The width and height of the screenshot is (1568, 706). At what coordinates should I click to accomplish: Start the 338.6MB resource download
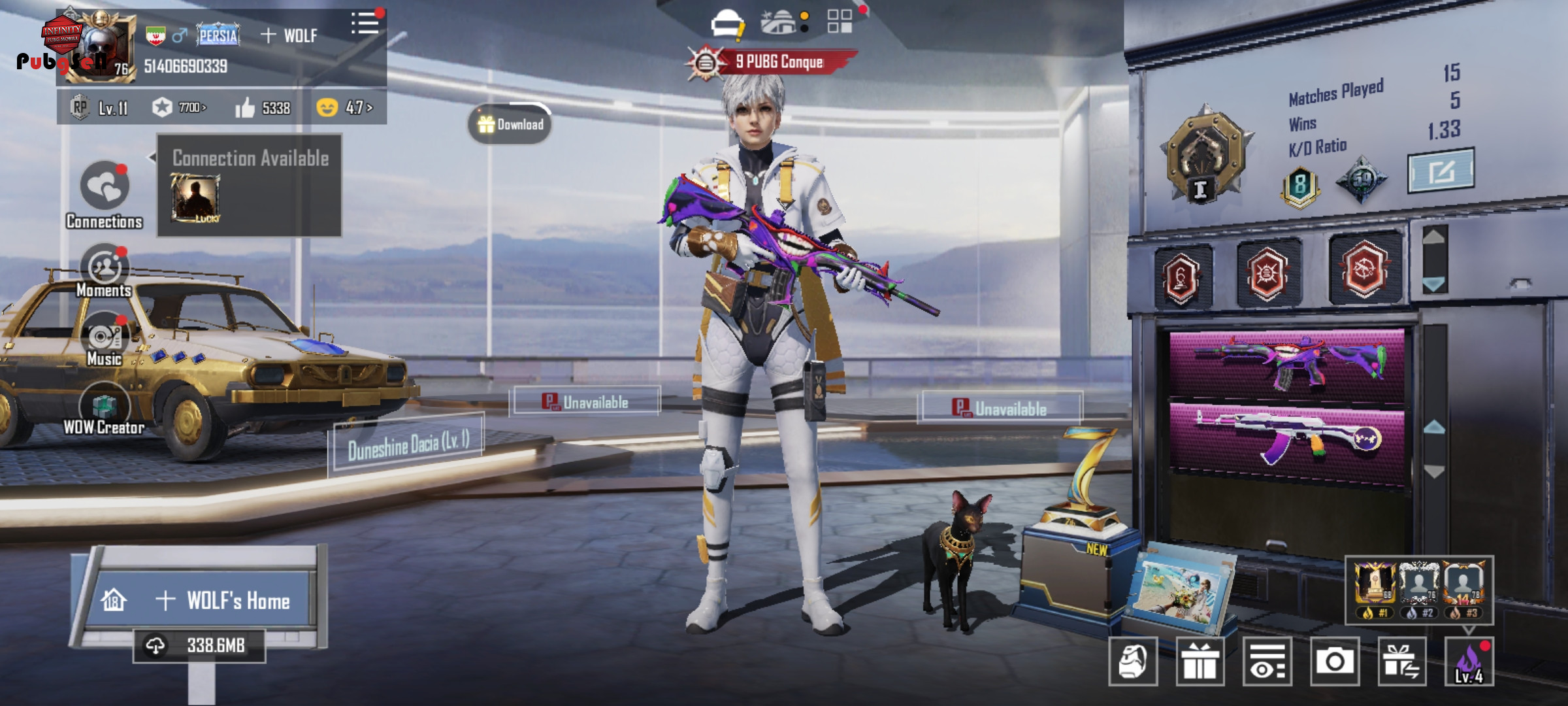coord(199,646)
